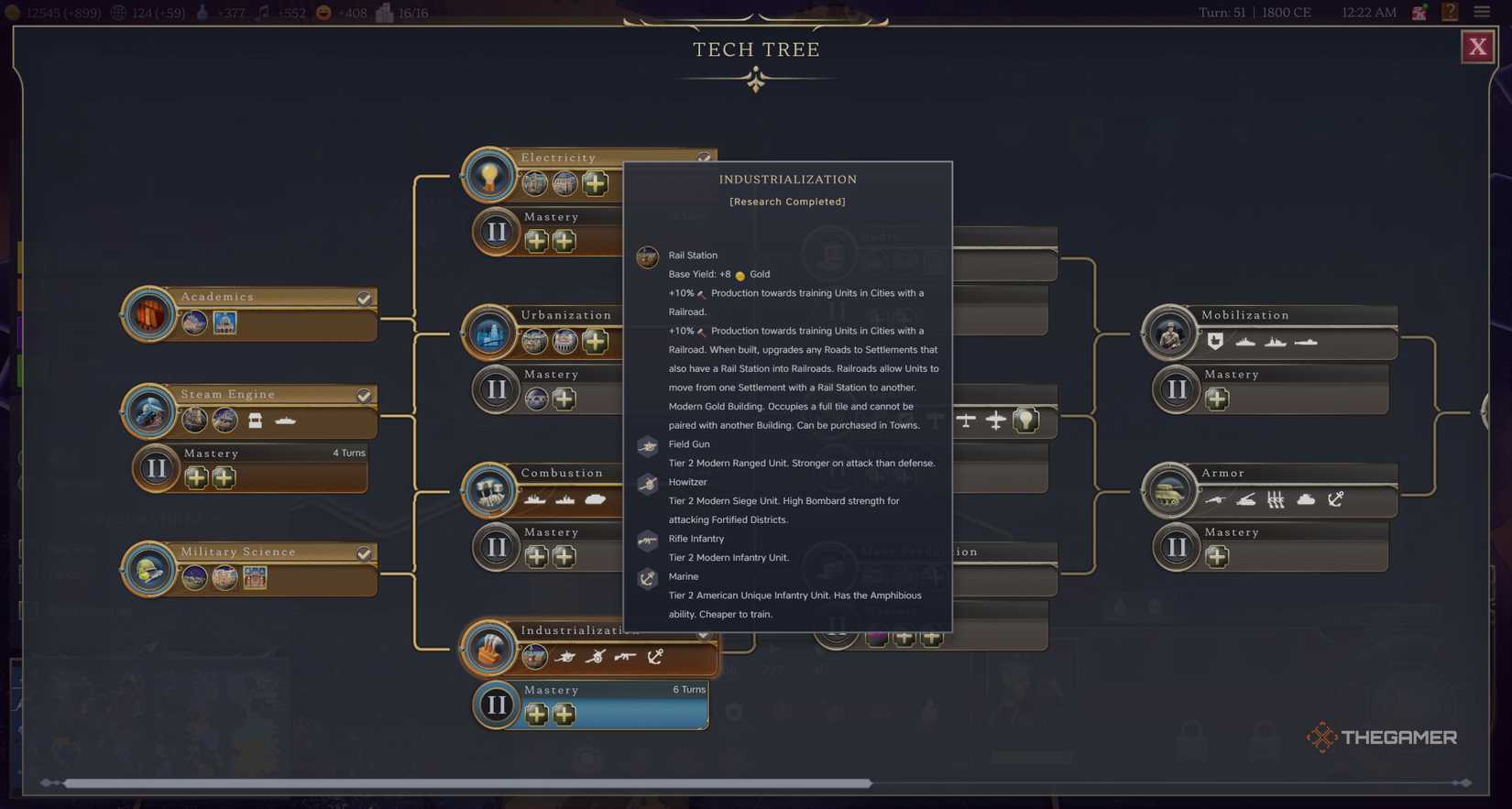The height and width of the screenshot is (809, 1512).
Task: Click the Tech Tree title header
Action: tap(756, 49)
